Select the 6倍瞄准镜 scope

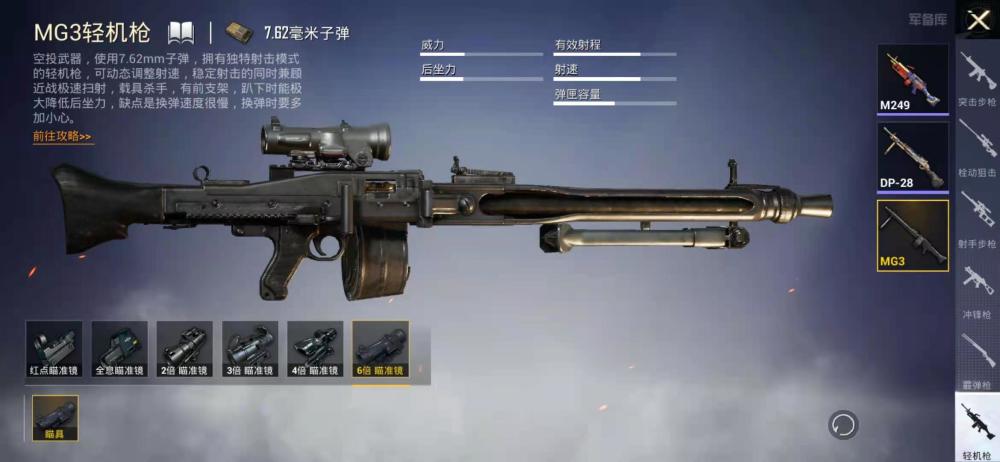click(x=380, y=350)
